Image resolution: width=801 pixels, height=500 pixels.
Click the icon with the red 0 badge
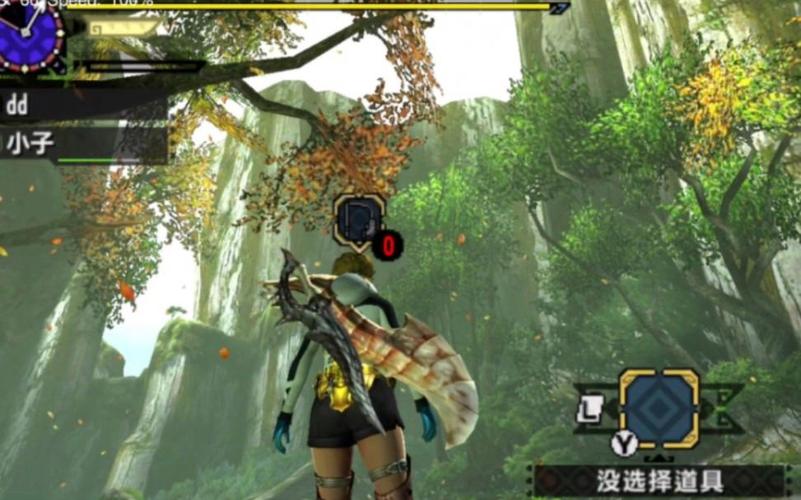click(359, 219)
